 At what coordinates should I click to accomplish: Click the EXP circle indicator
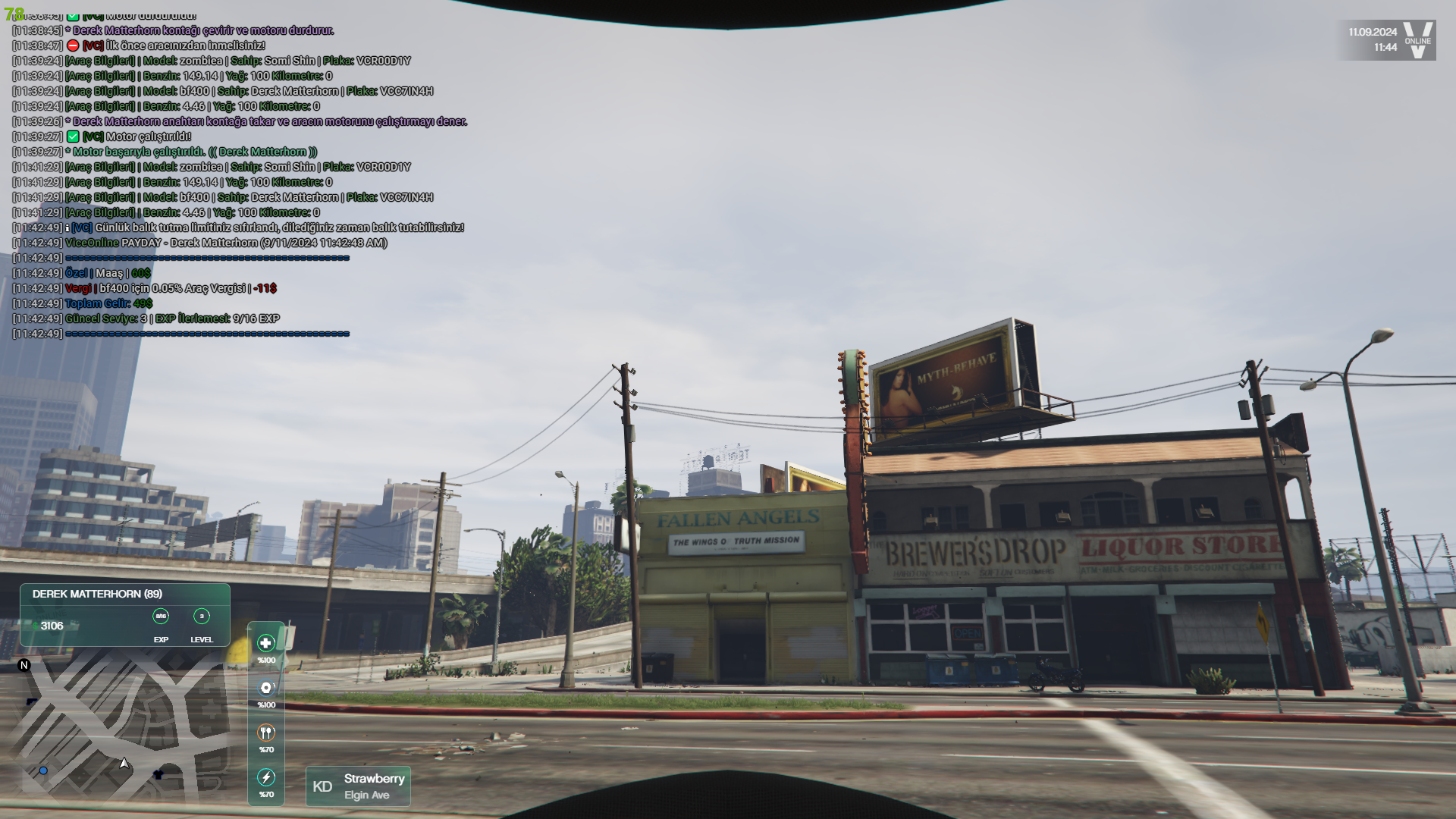(x=161, y=617)
